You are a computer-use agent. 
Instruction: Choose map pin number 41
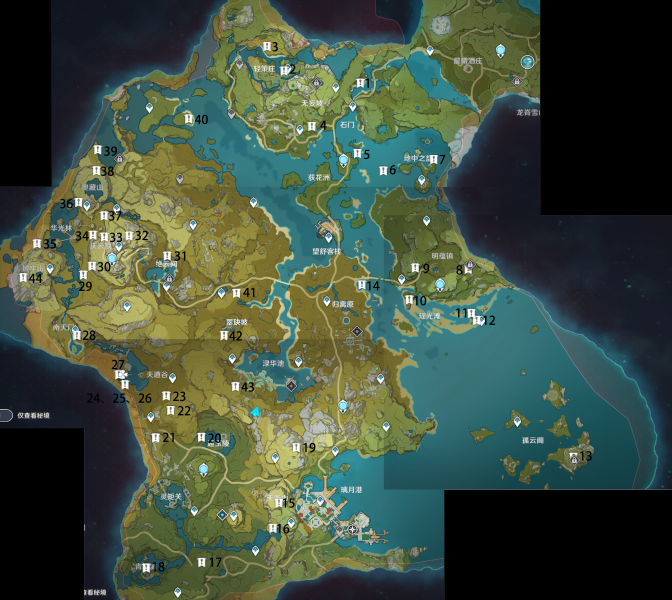click(236, 293)
